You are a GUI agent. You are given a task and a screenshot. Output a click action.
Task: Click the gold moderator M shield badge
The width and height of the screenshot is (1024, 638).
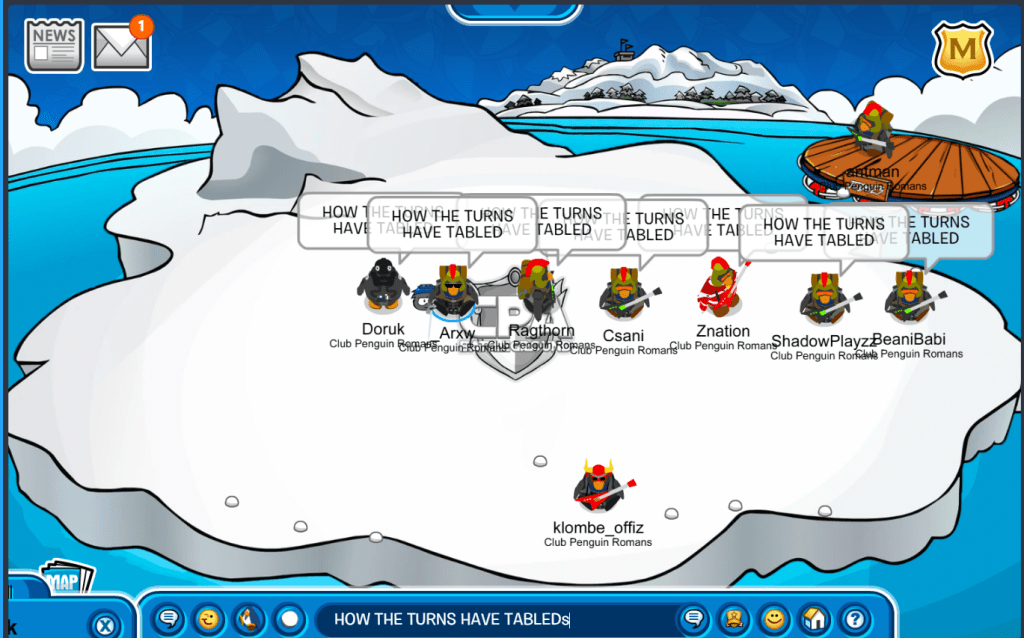coord(961,48)
